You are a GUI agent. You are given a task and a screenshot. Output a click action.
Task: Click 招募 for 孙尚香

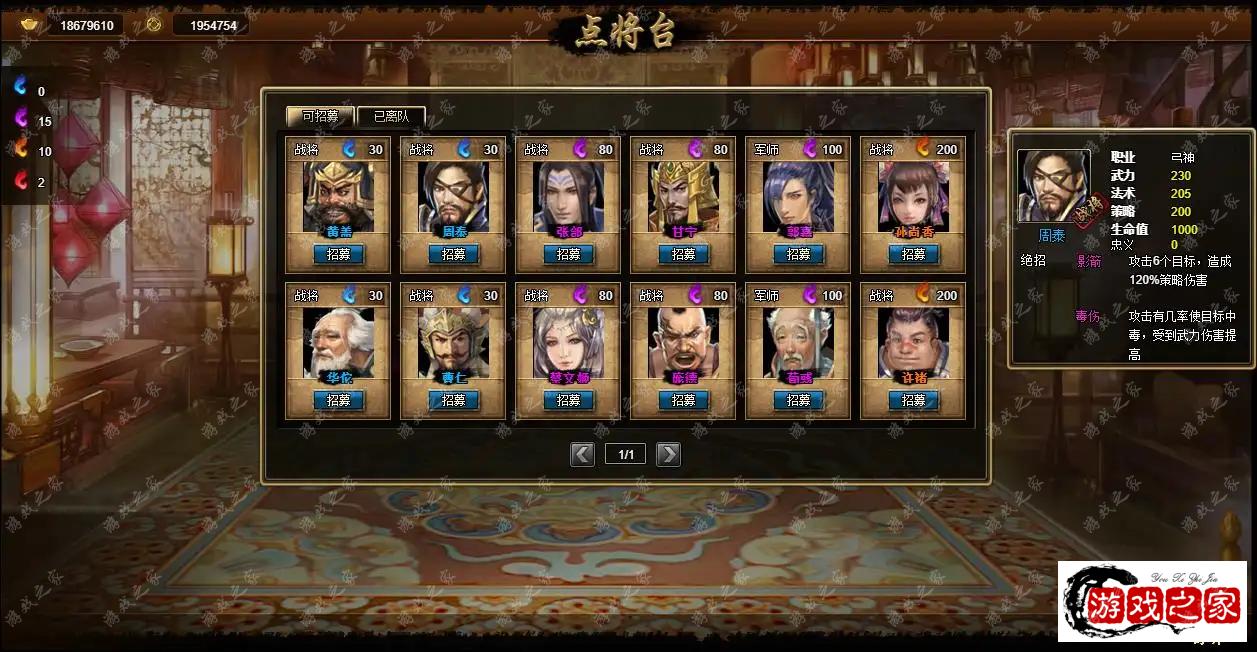tap(913, 254)
